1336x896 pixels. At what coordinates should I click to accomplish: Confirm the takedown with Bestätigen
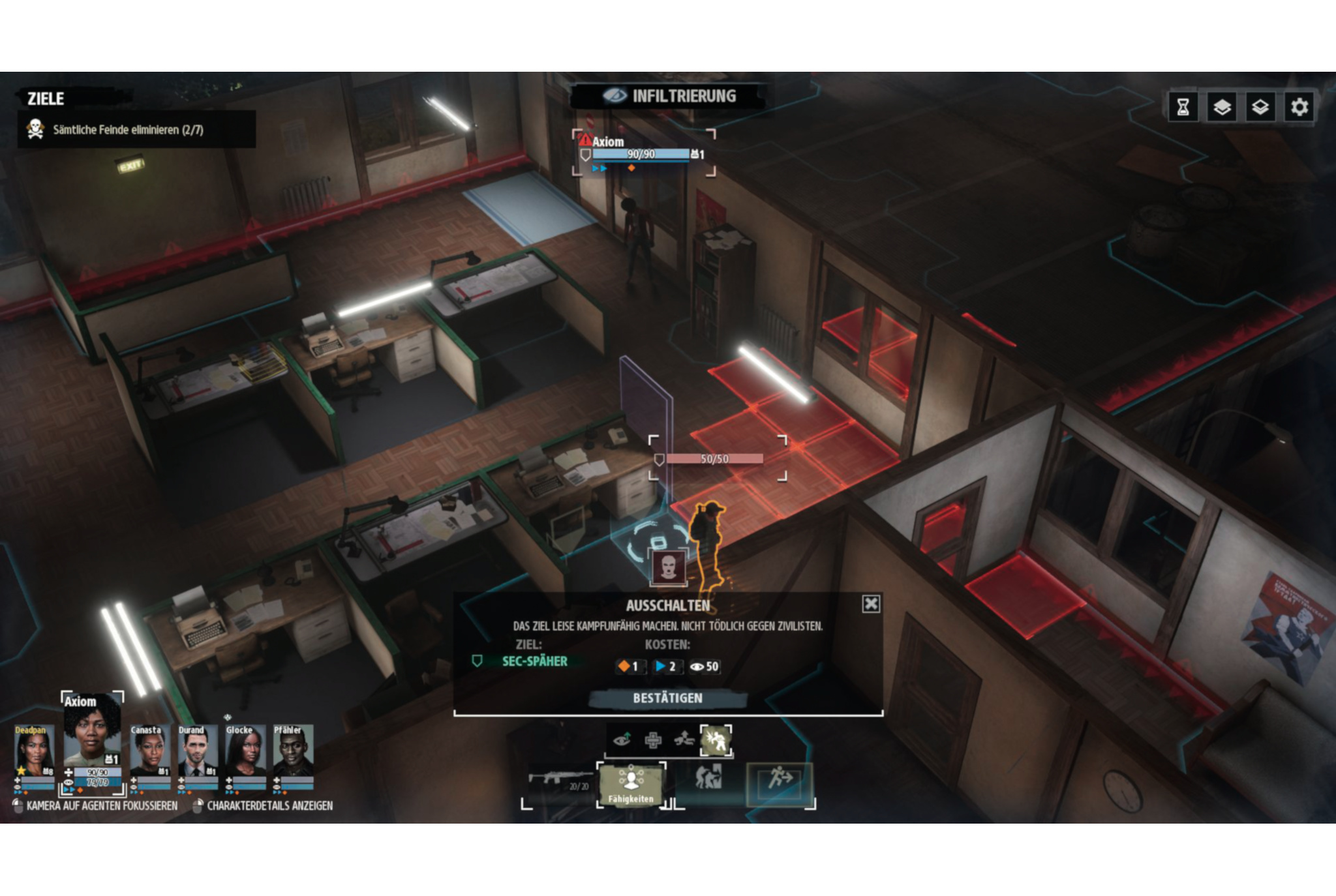pos(667,698)
